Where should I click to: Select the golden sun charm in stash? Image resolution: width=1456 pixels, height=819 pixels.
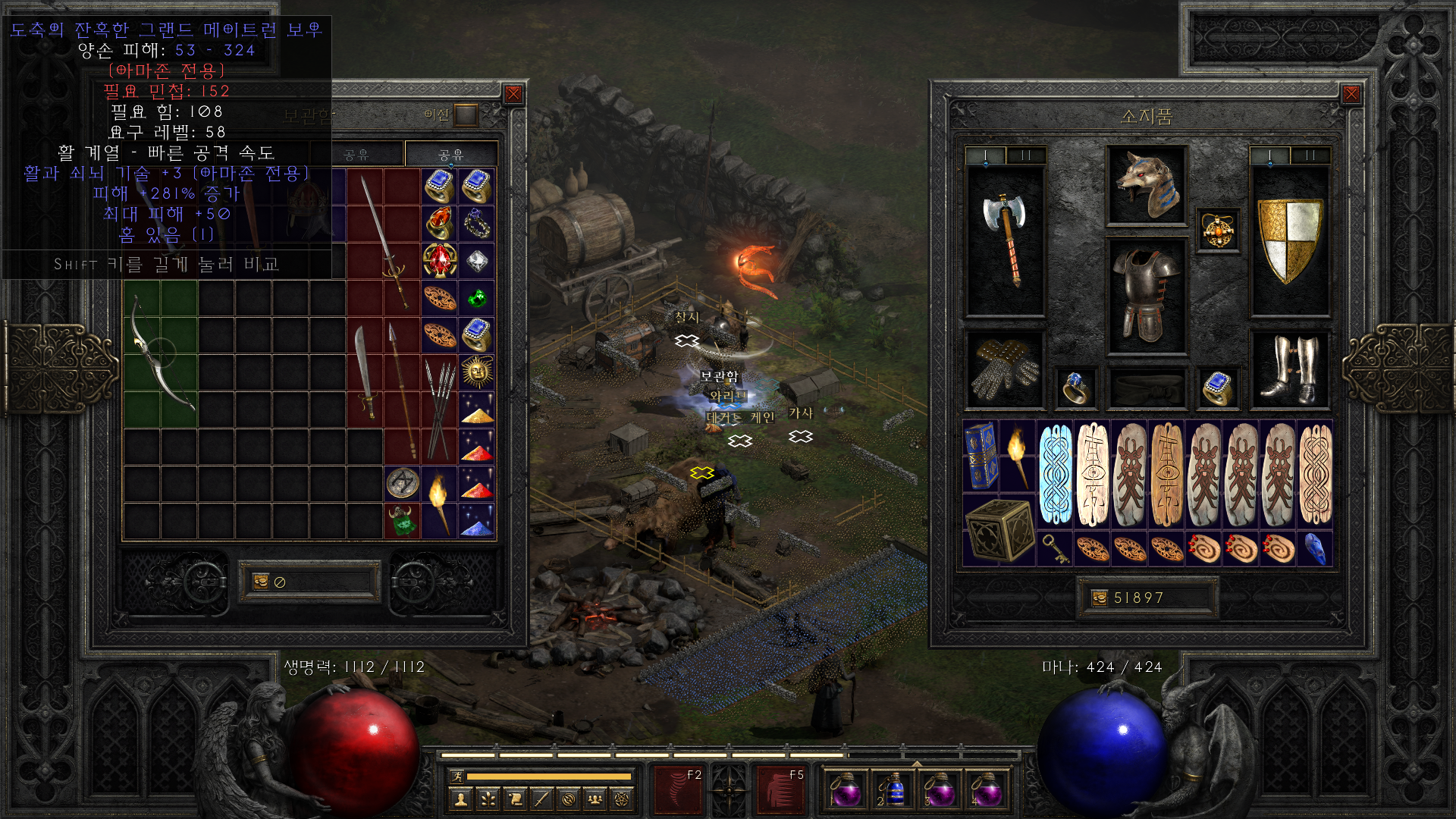pyautogui.click(x=477, y=372)
